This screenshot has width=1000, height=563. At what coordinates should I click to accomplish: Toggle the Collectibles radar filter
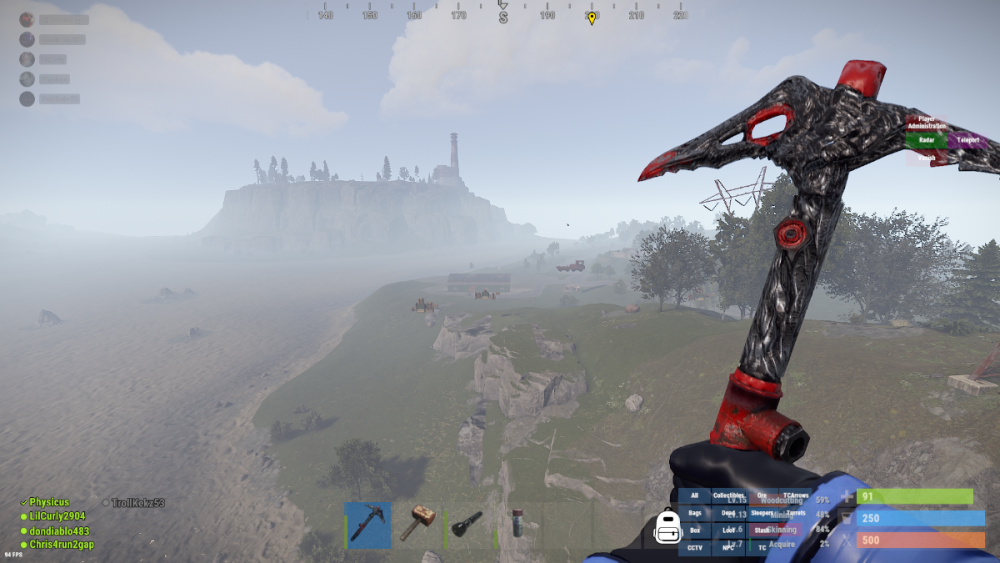click(728, 495)
